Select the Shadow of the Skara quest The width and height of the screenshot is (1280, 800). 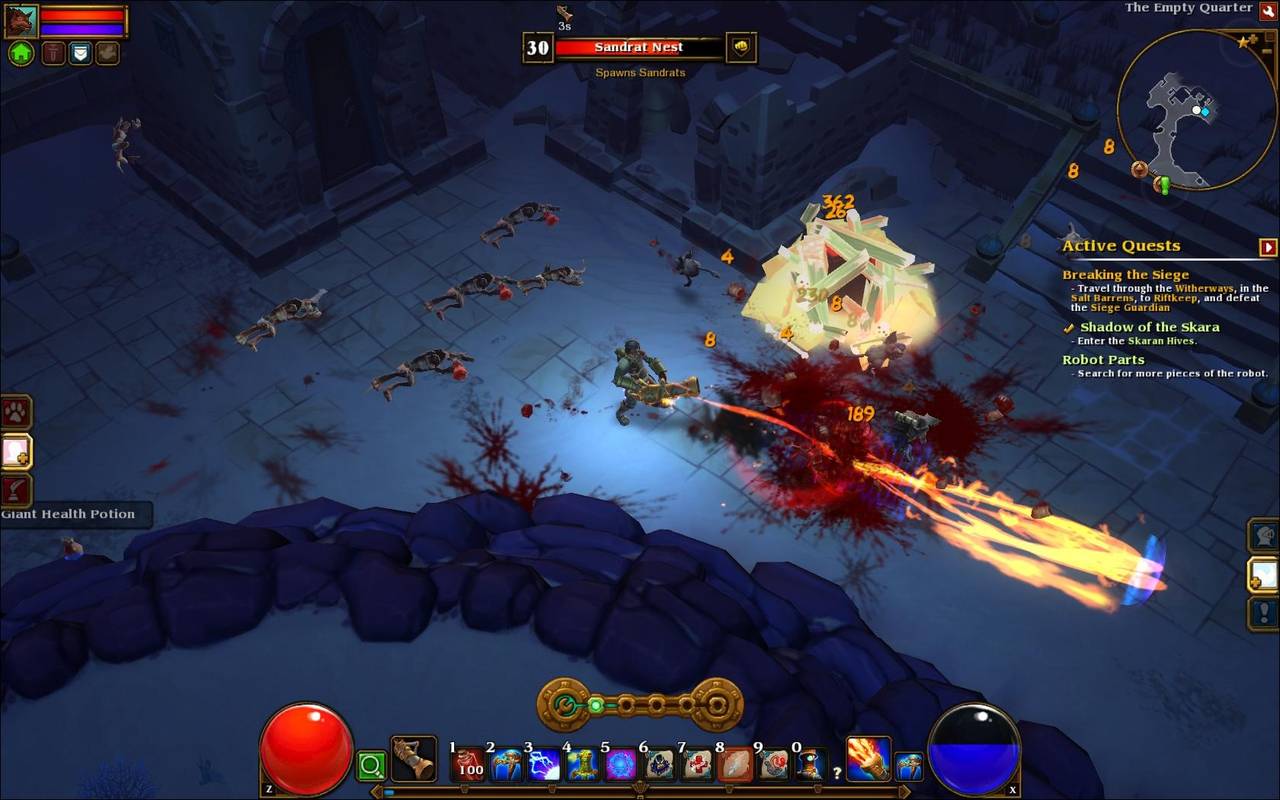tap(1149, 327)
